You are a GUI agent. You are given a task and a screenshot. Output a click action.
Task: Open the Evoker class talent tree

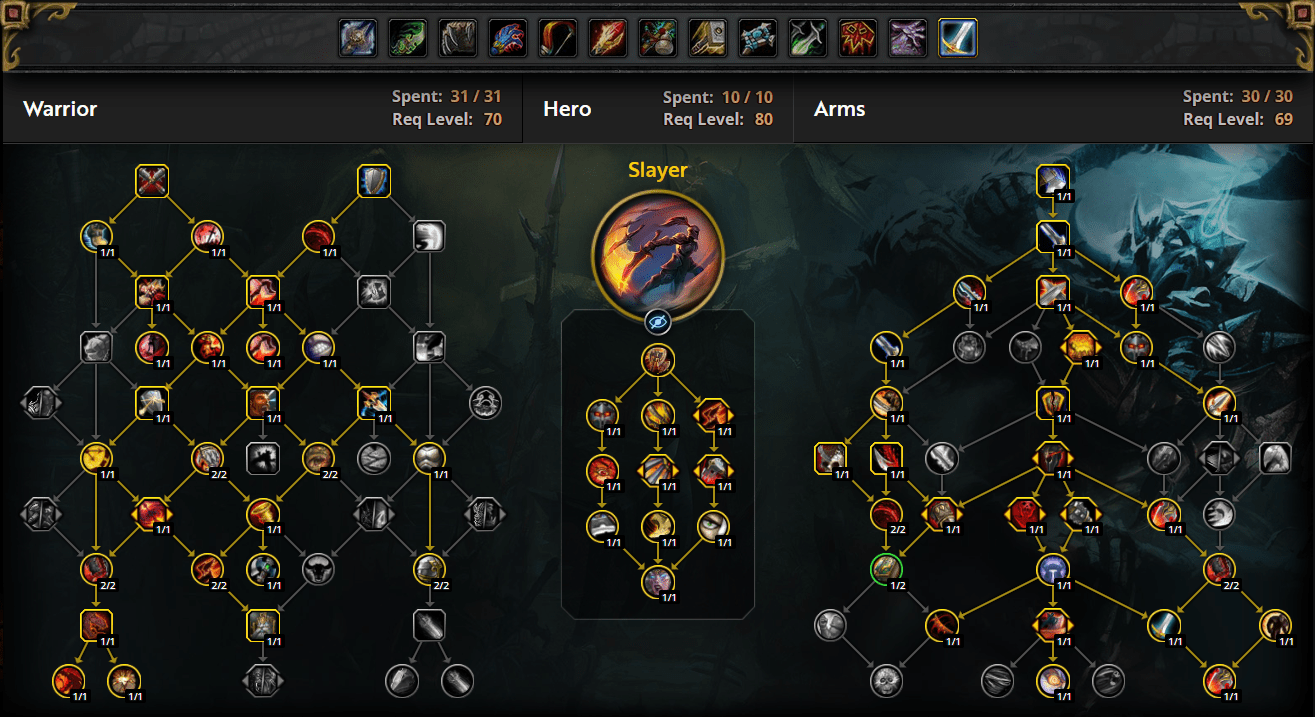click(x=508, y=38)
